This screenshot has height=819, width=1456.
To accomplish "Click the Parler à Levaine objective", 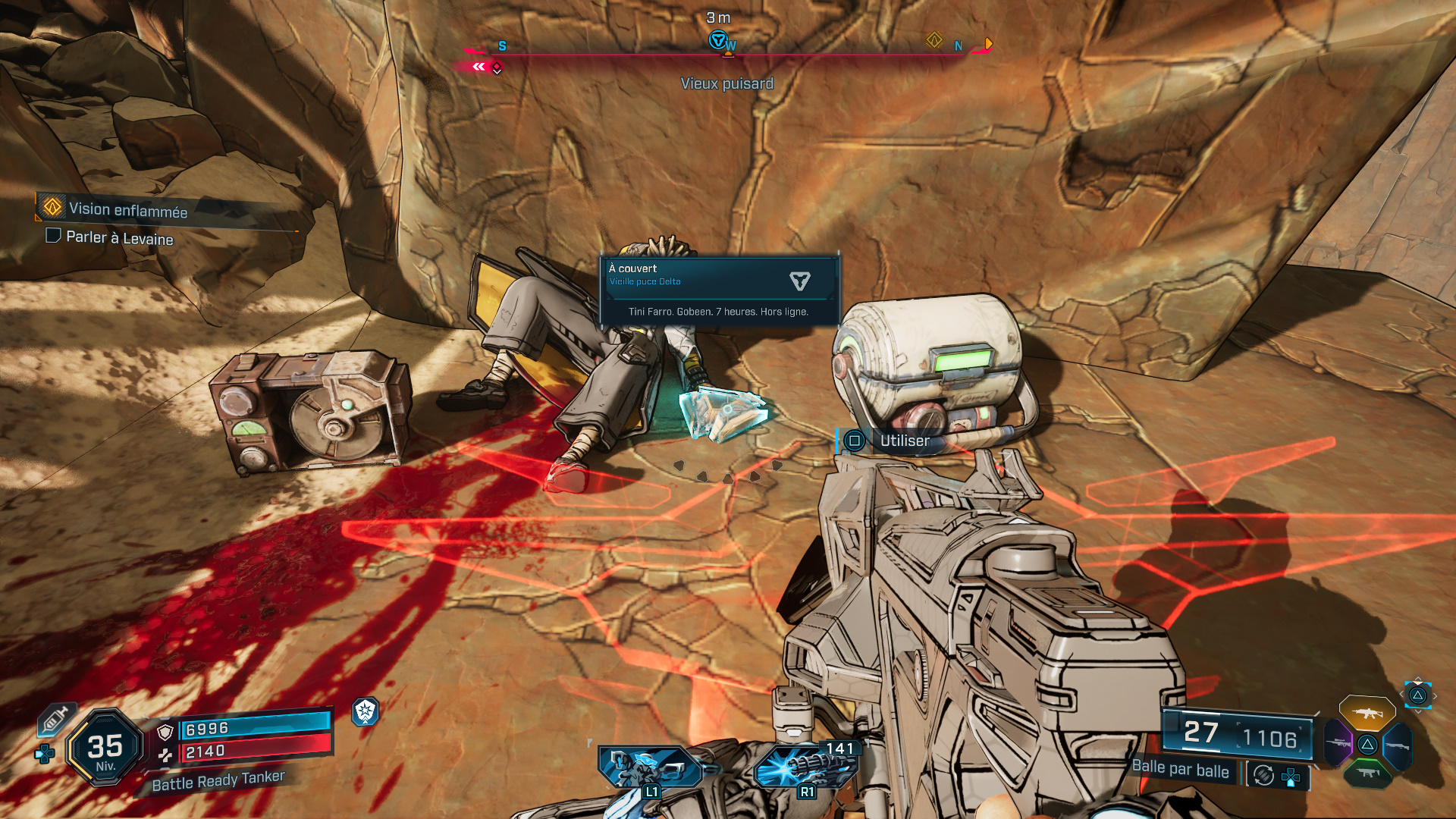I will point(119,238).
